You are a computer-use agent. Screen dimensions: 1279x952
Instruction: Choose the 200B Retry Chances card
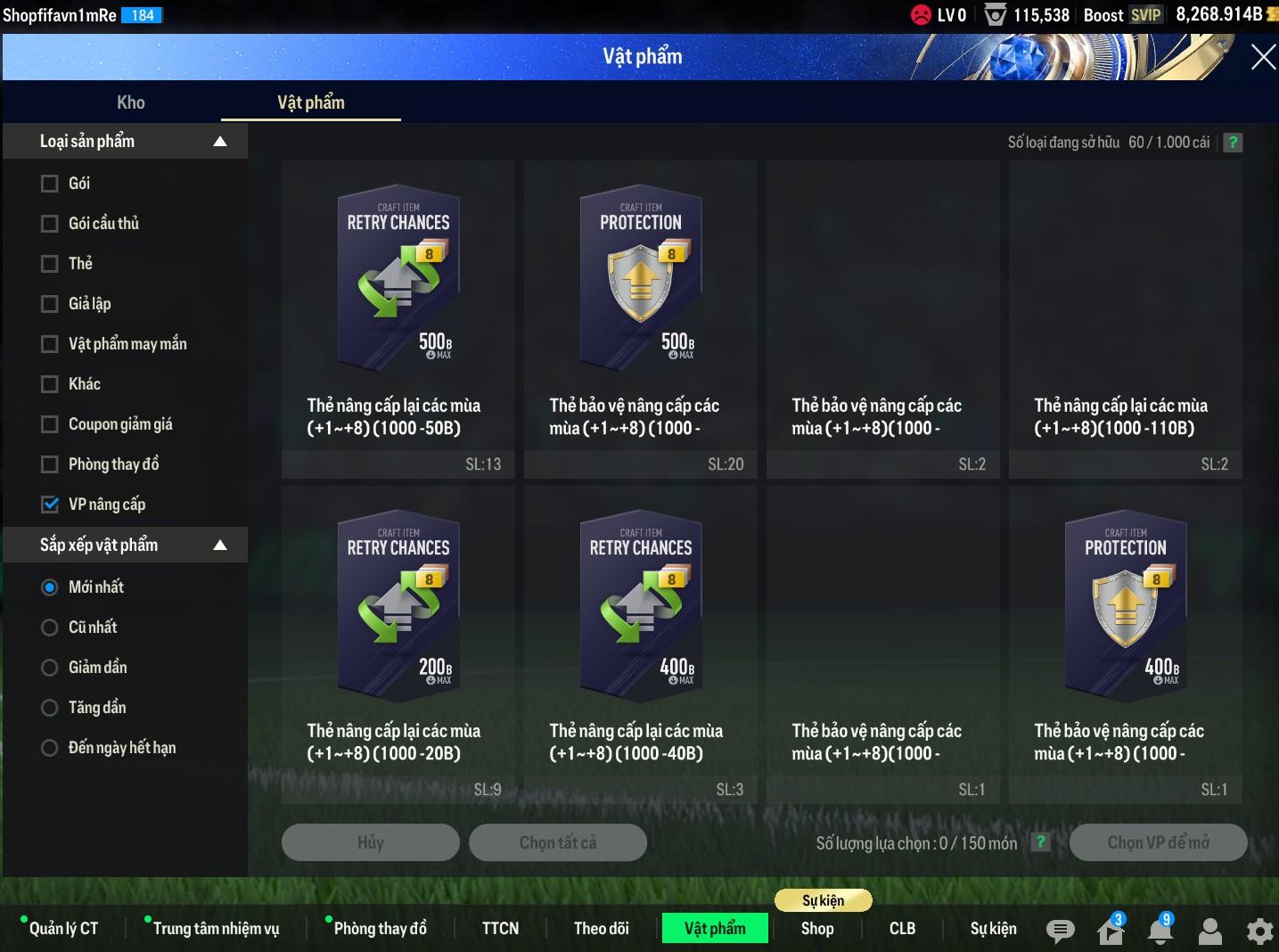point(398,606)
